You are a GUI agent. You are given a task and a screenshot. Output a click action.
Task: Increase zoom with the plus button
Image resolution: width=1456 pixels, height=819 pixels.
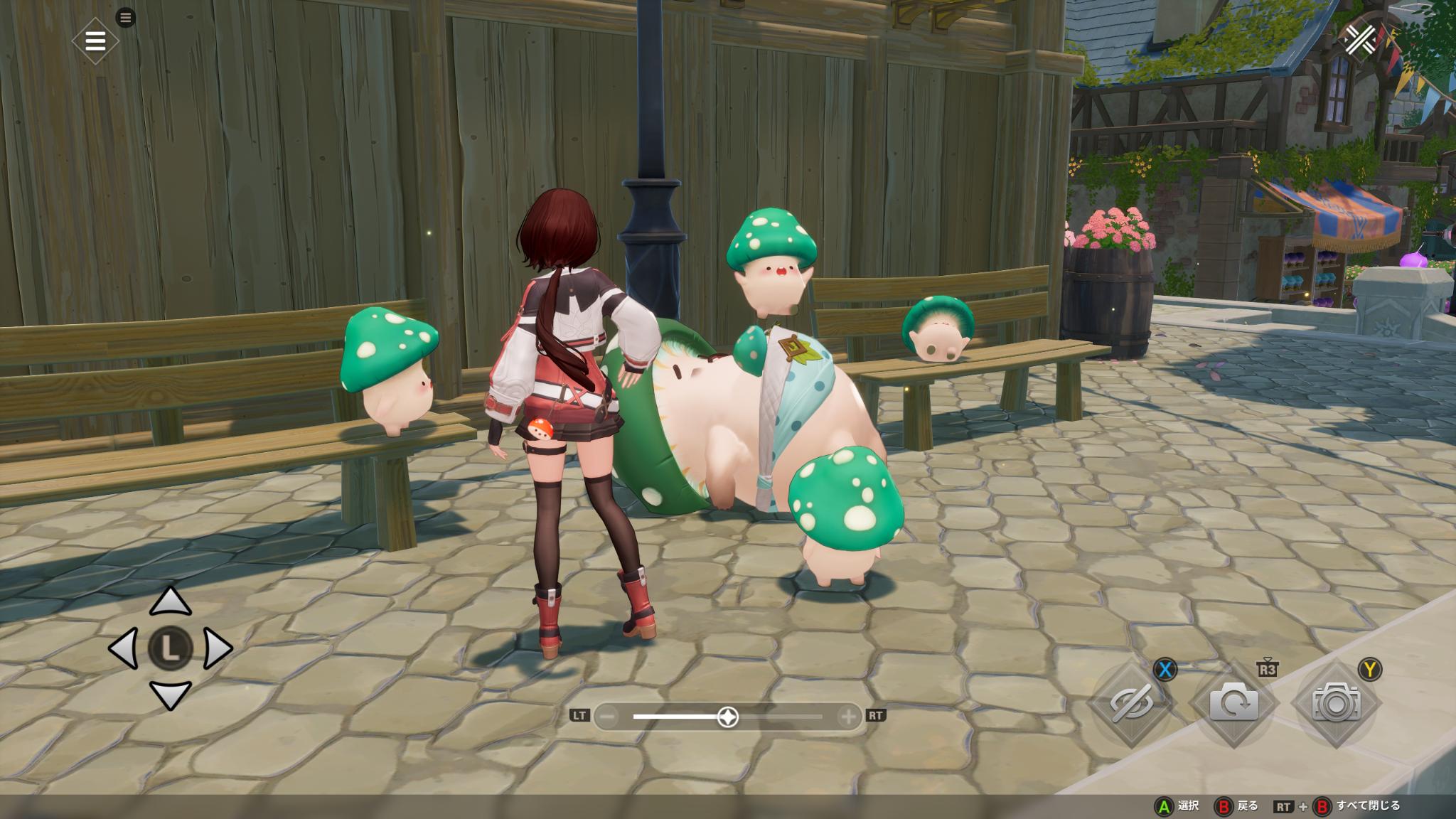[x=848, y=717]
